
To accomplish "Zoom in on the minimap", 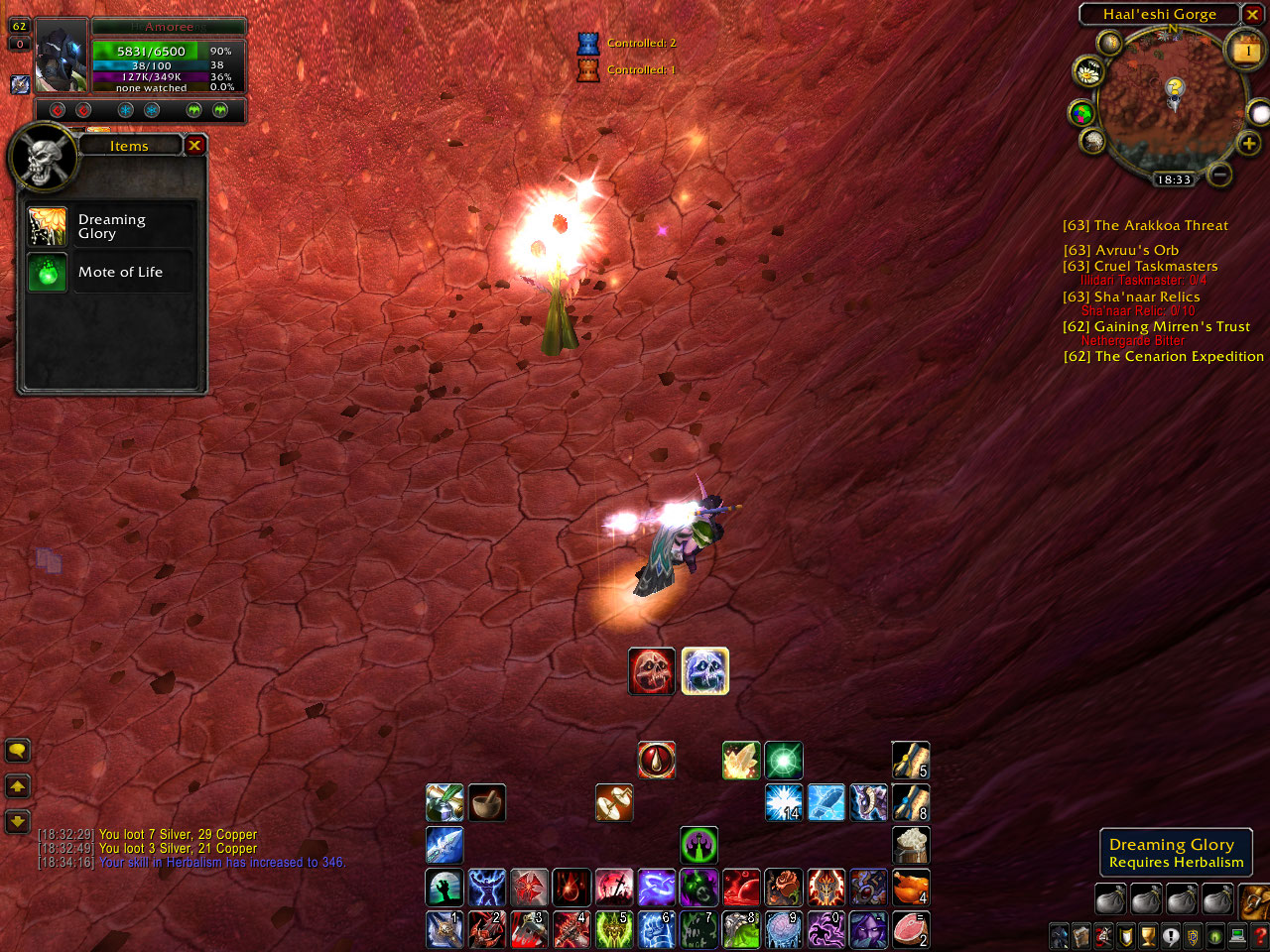I will click(1248, 144).
